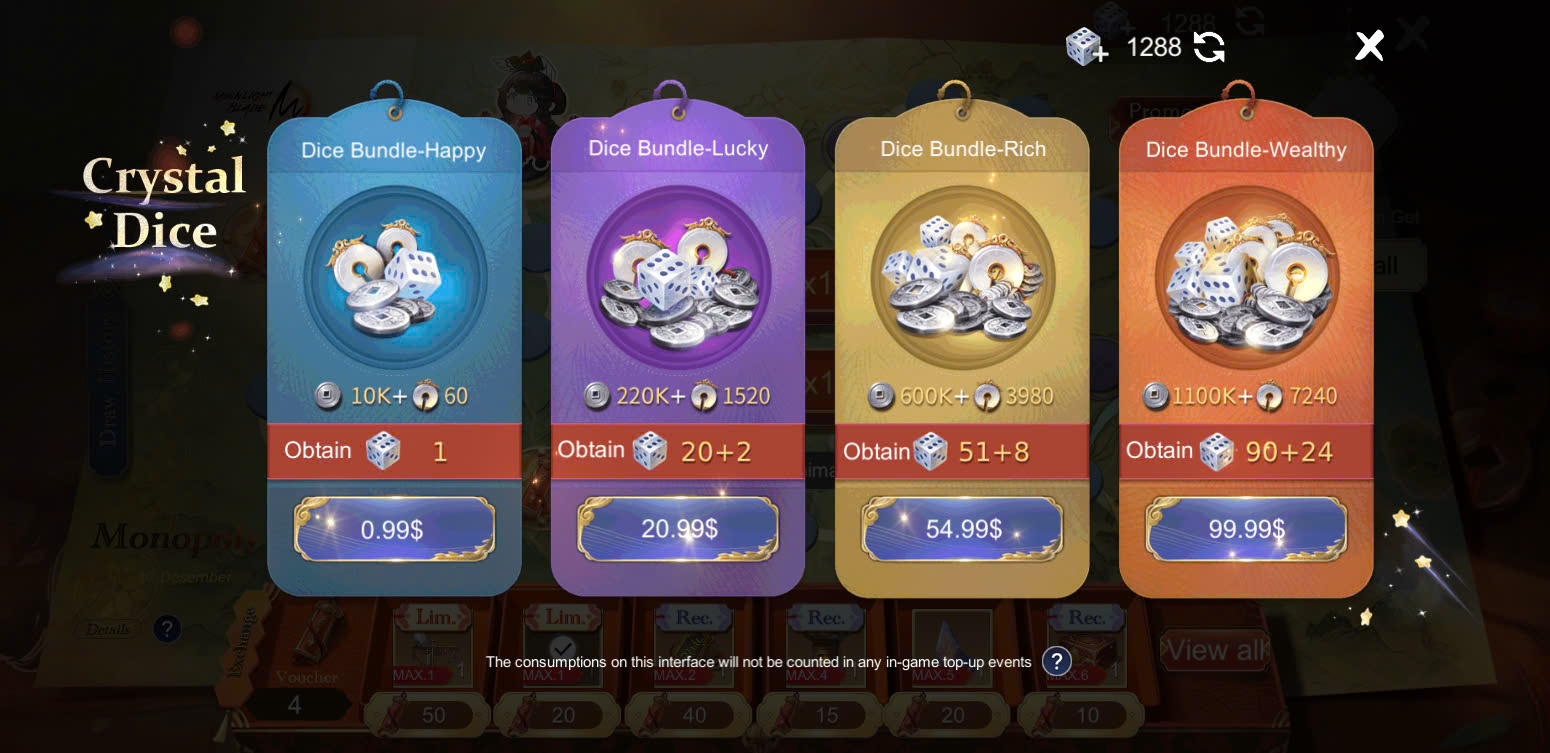This screenshot has height=753, width=1550.
Task: Tap the add crystal dice icon
Action: tap(1086, 47)
